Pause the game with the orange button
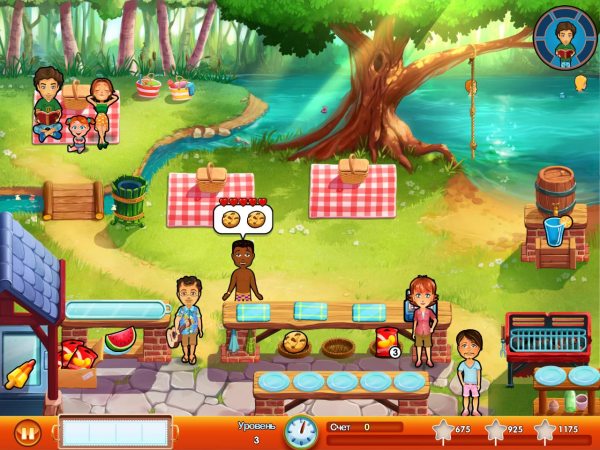Image resolution: width=600 pixels, height=450 pixels. click(27, 433)
